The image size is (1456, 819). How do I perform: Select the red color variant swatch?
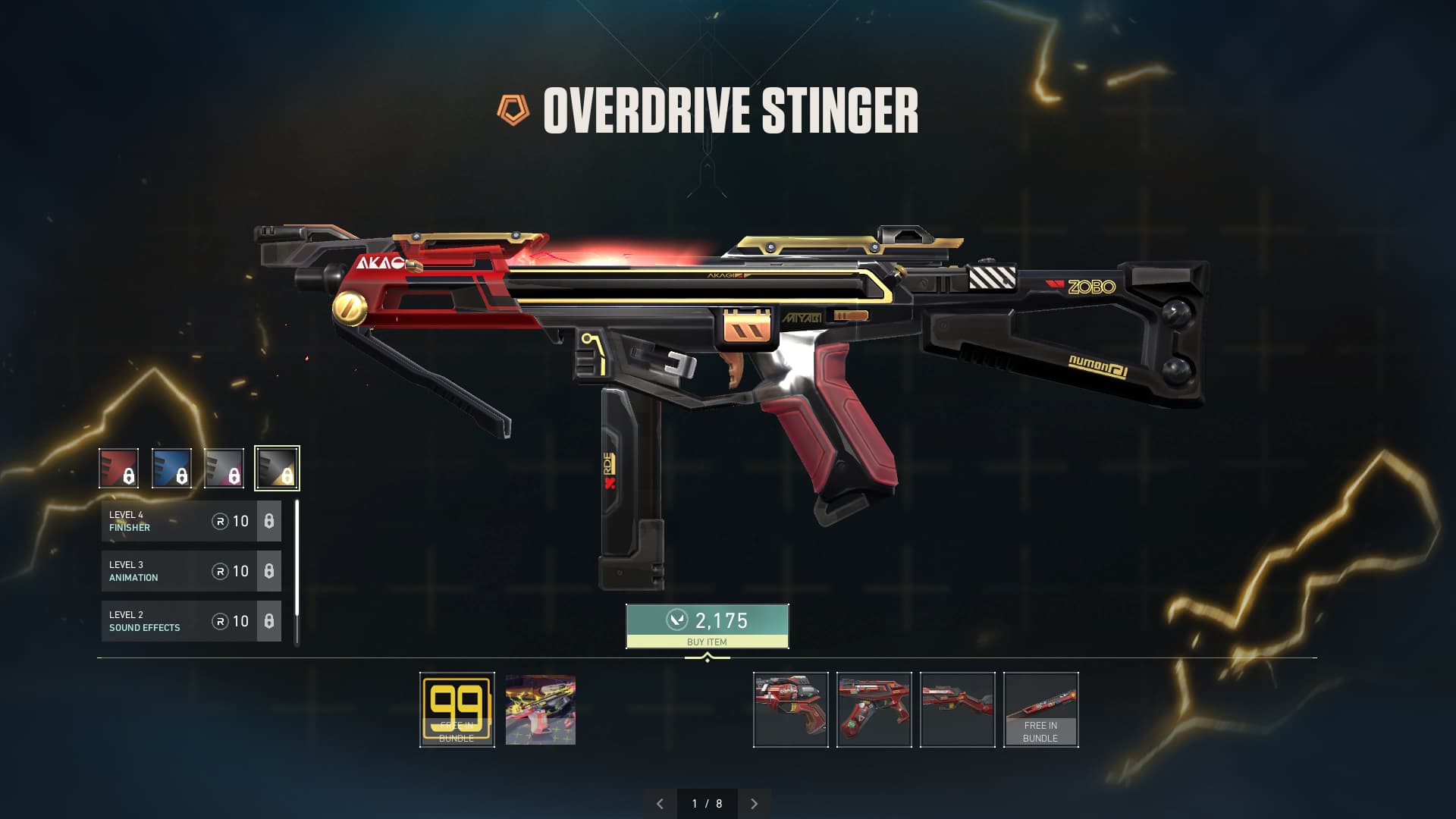click(119, 468)
